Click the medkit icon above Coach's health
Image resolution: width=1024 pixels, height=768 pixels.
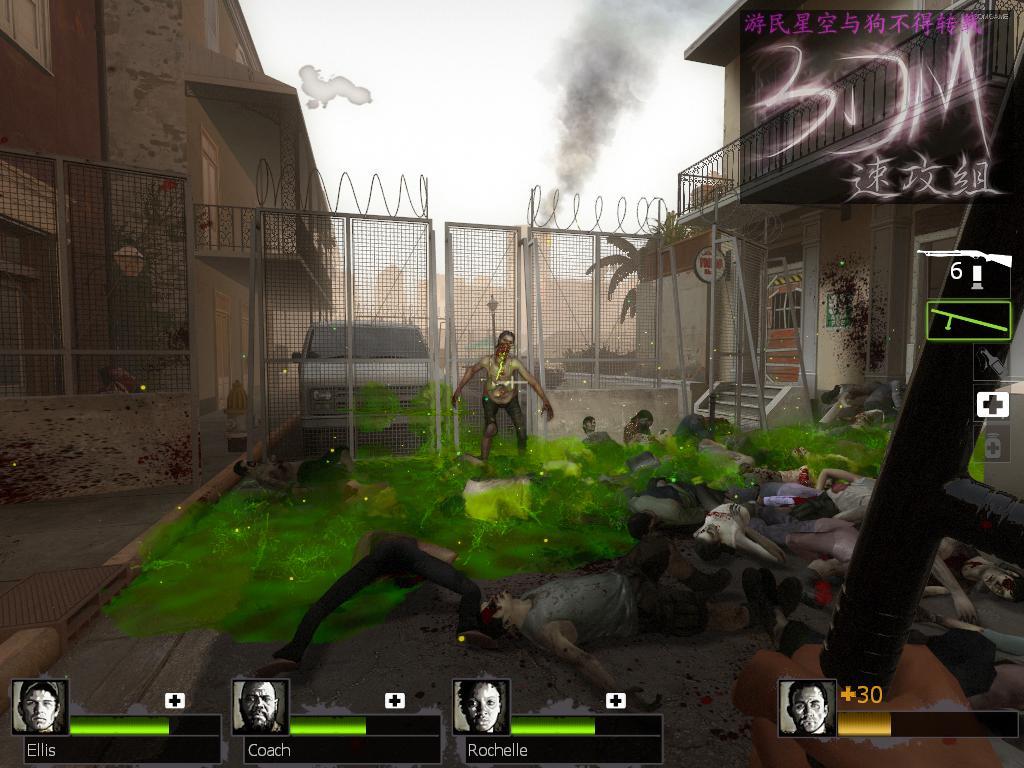coord(395,700)
